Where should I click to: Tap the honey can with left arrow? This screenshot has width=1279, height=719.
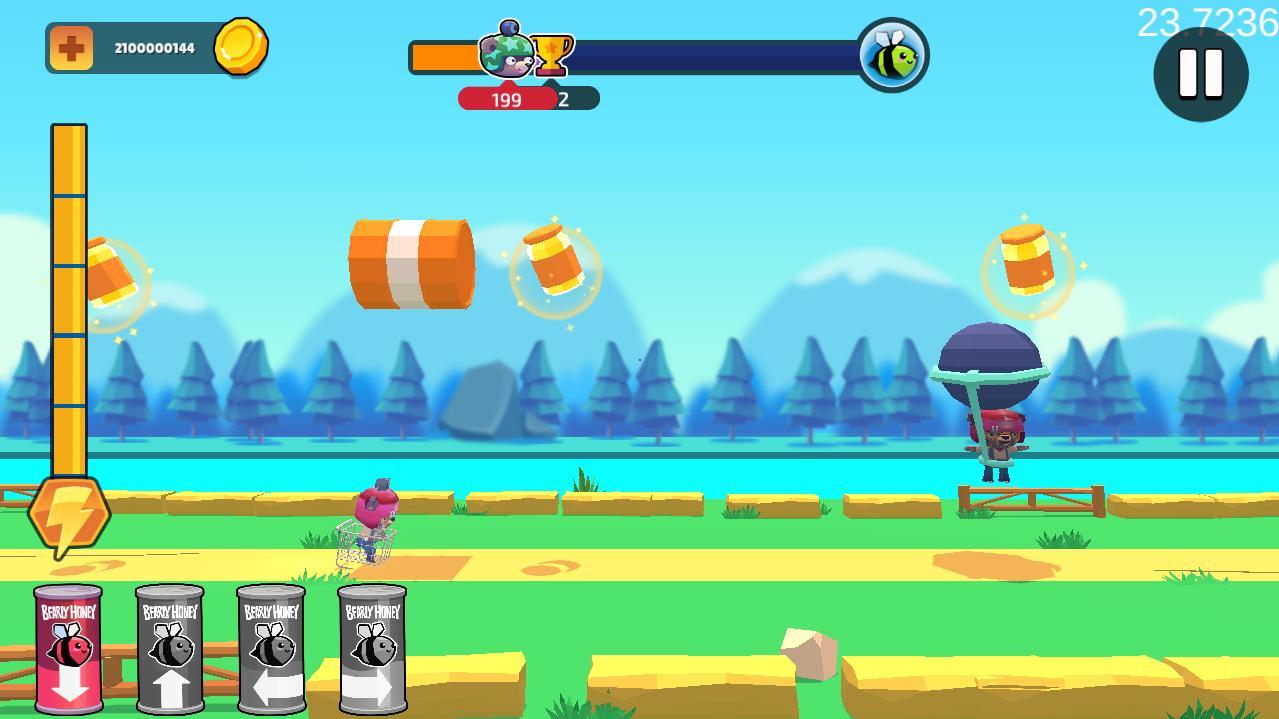(271, 649)
